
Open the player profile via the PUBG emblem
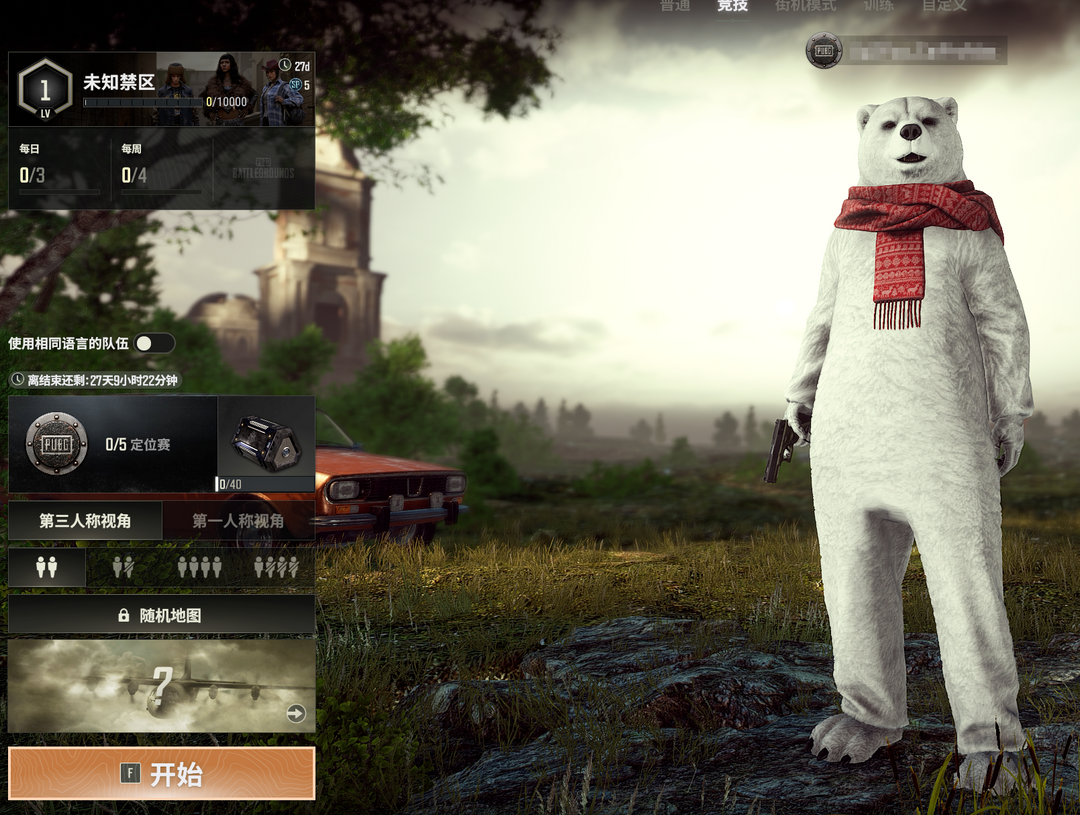[824, 51]
